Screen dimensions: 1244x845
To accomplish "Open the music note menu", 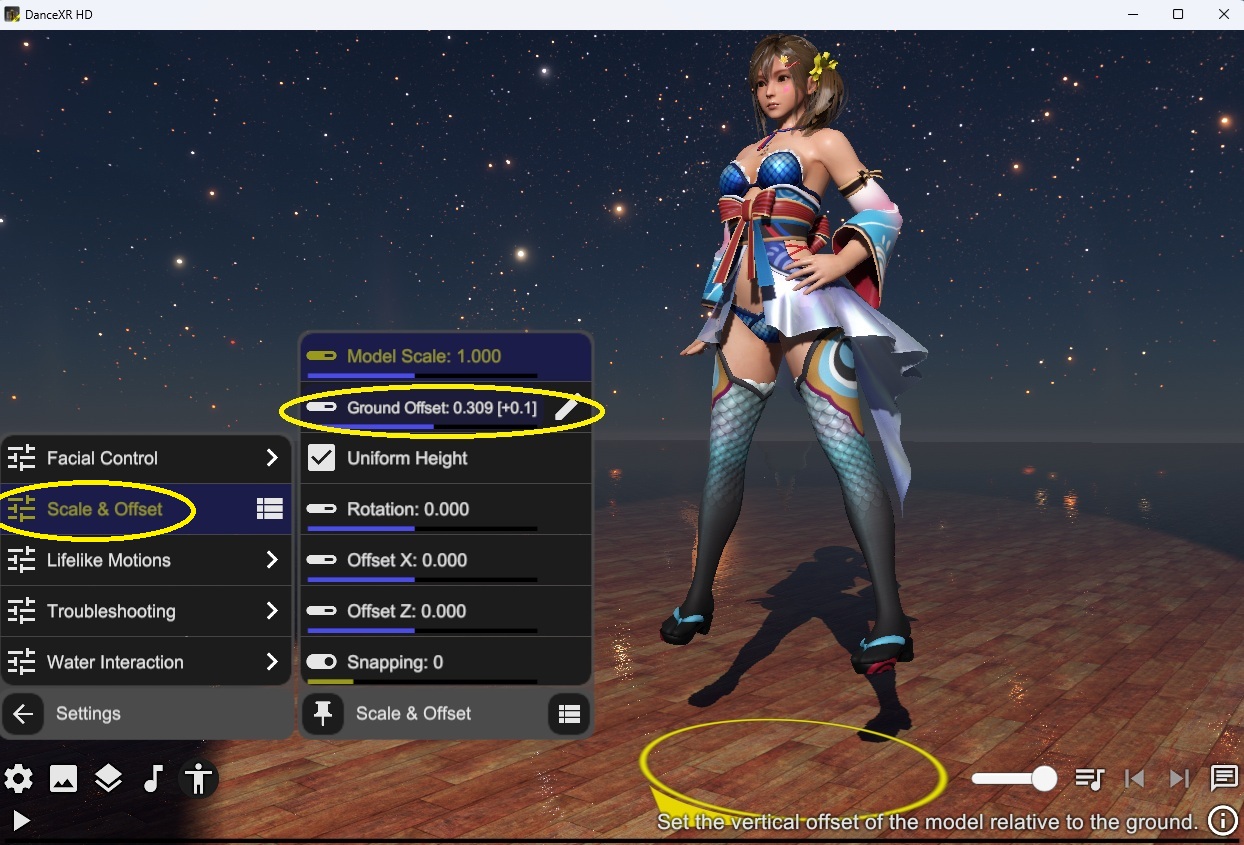I will 153,779.
